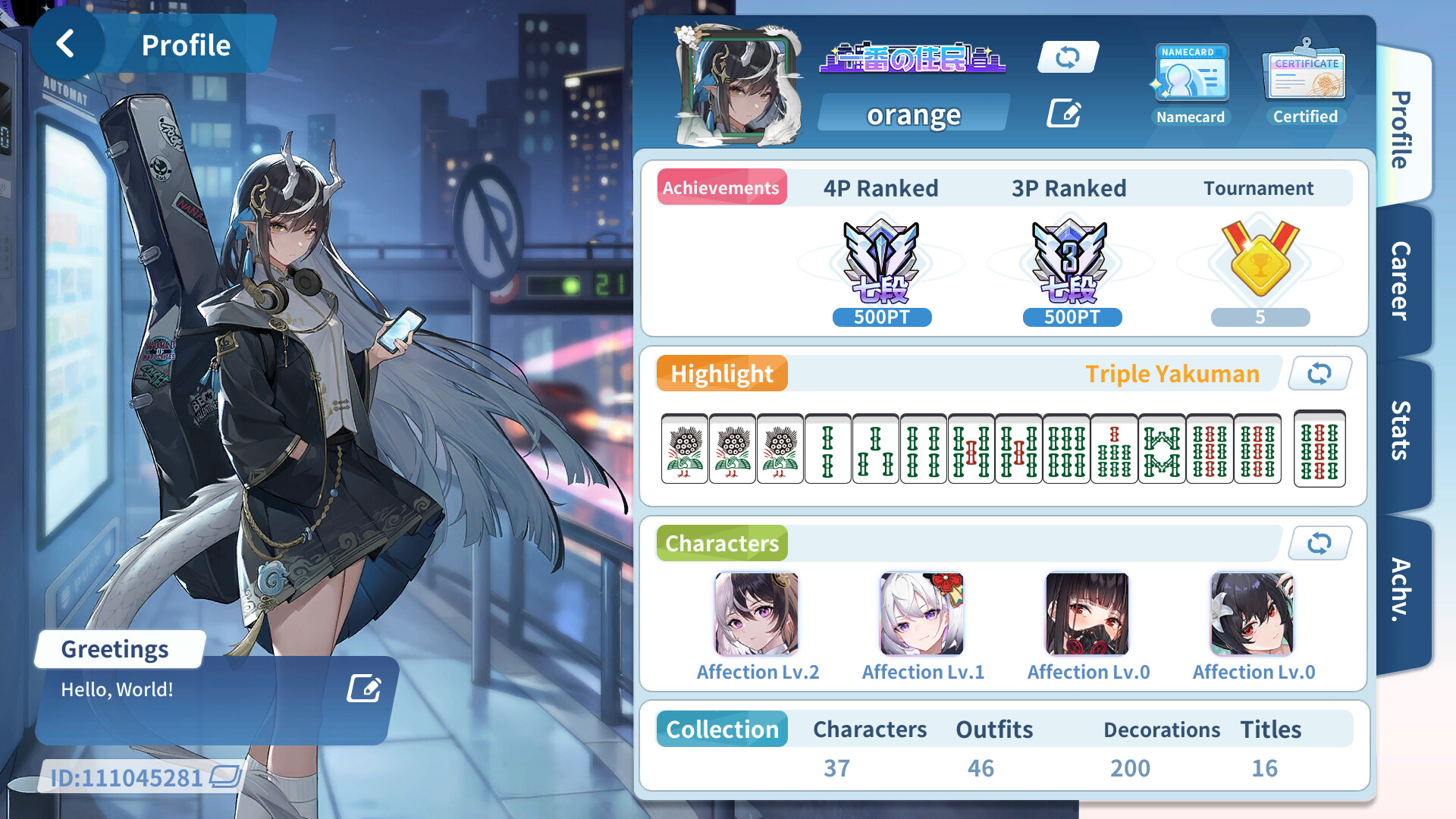Click the 500PT progress bar under 3P Ranked

point(1072,318)
